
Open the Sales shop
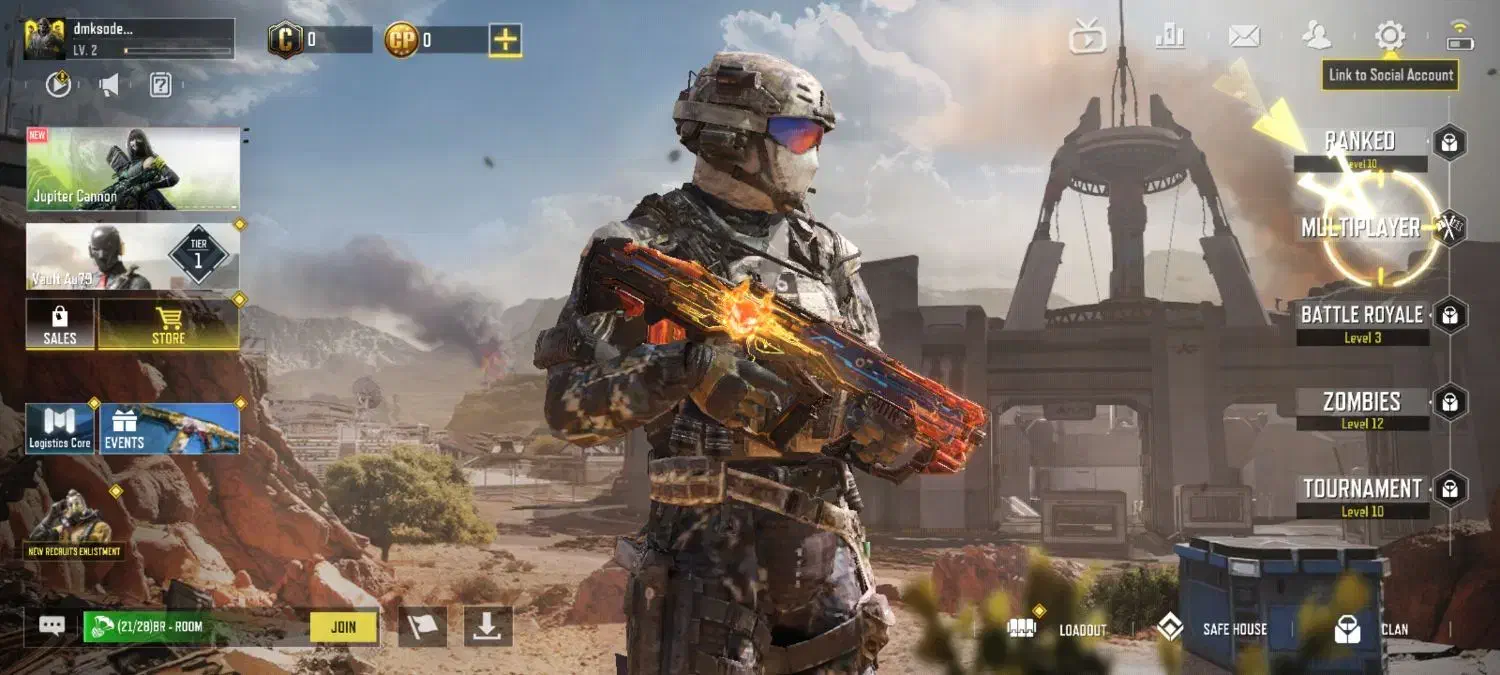[x=60, y=324]
